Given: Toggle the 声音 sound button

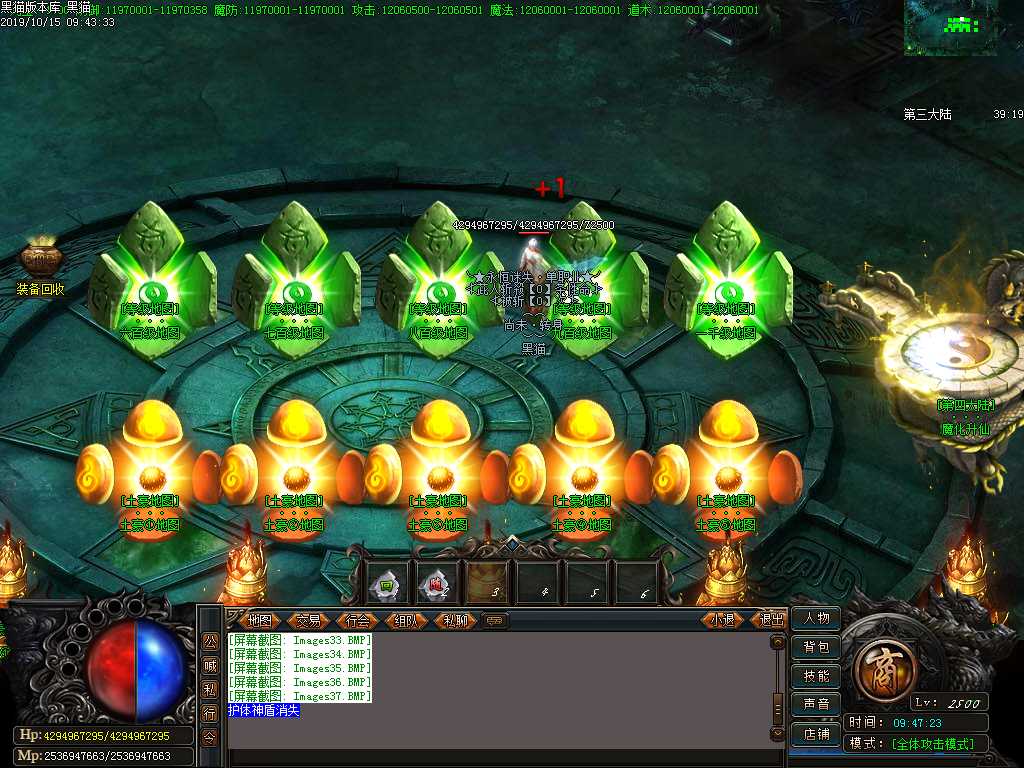Looking at the screenshot, I should (x=816, y=705).
